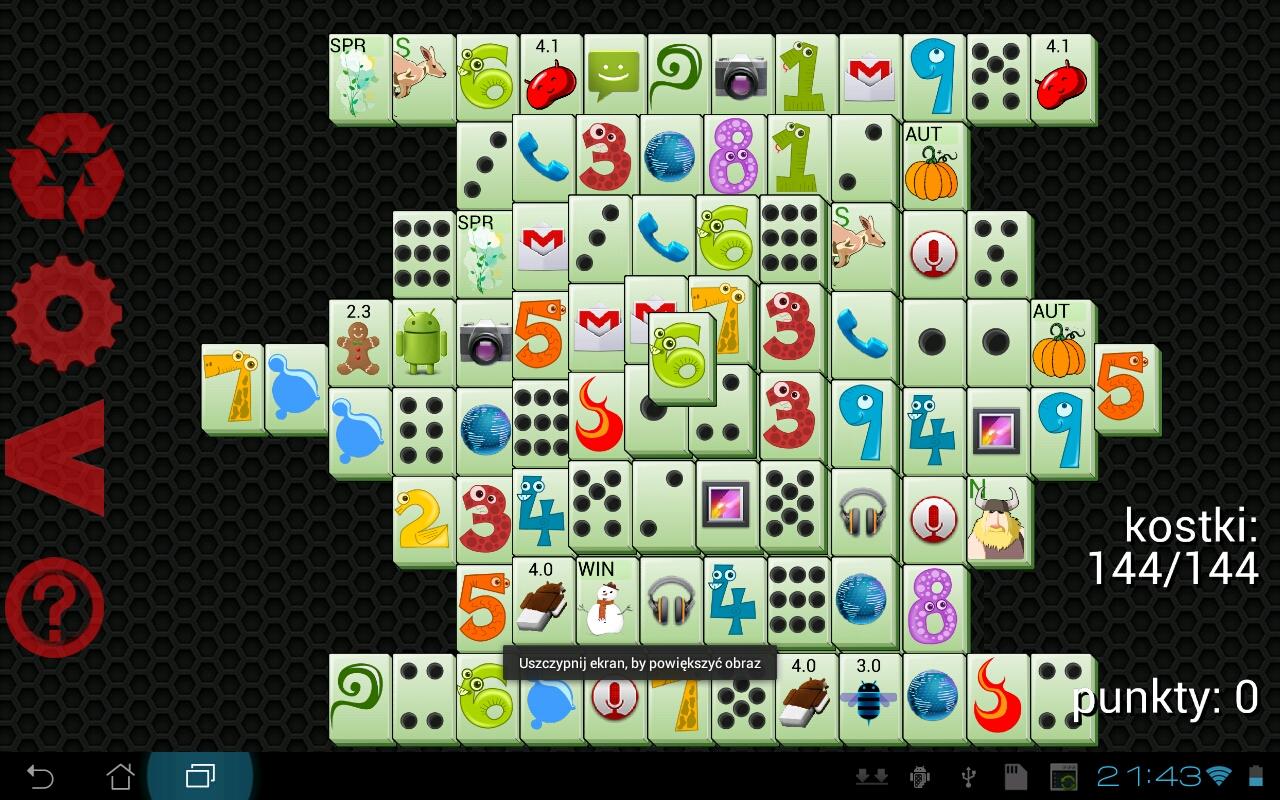The height and width of the screenshot is (800, 1280).
Task: Select the green Android robot tile
Action: coord(423,340)
